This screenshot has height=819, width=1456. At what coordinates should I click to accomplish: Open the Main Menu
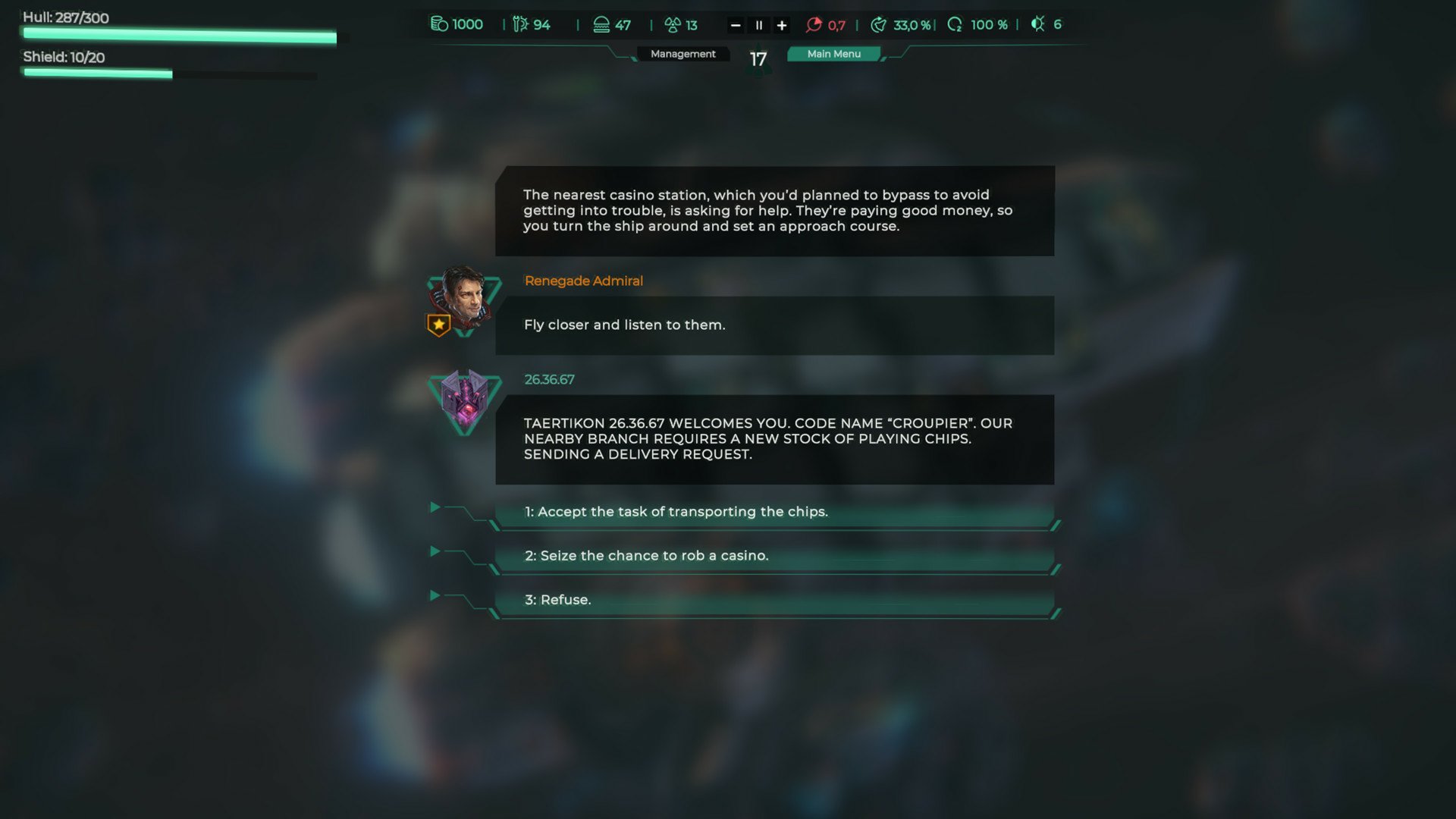pyautogui.click(x=834, y=53)
